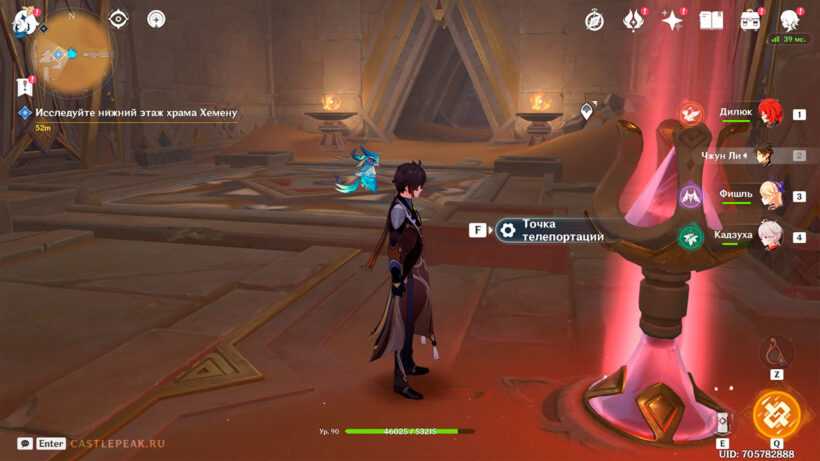Open the Wish star icon
Viewport: 820px width, 461px height.
point(672,21)
